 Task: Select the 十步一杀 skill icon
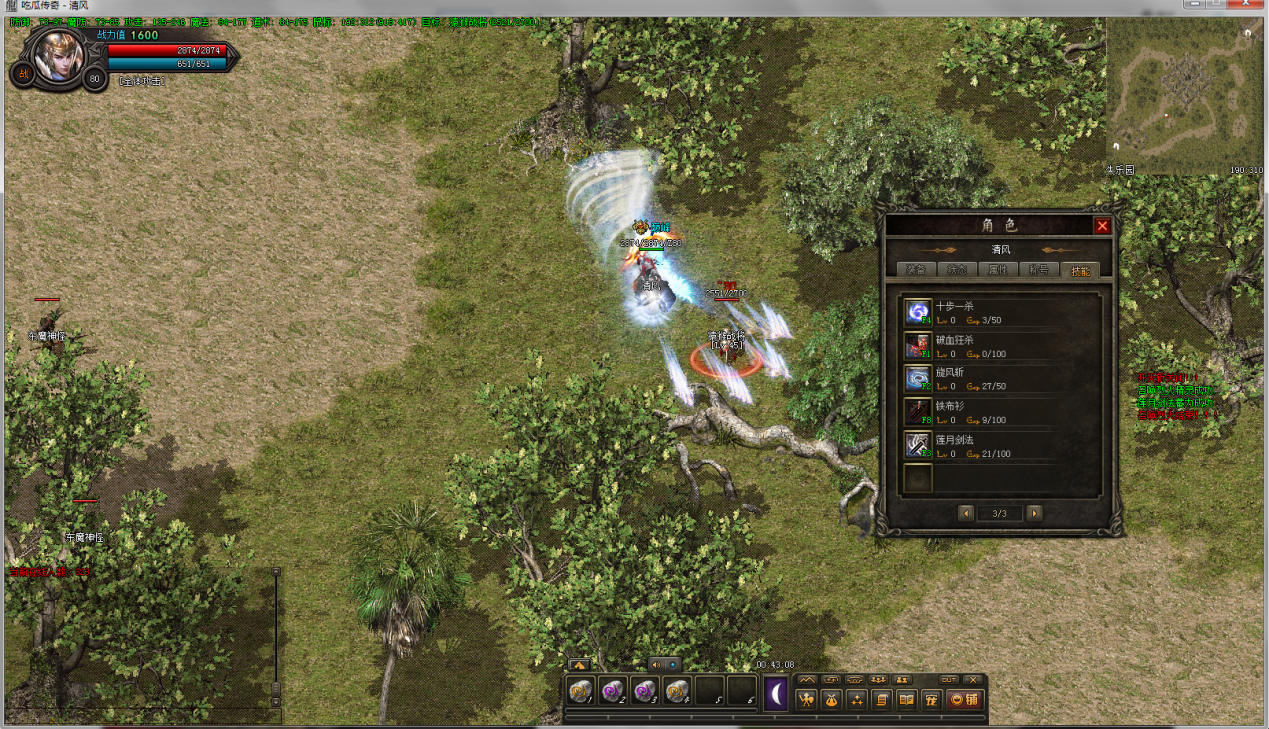coord(918,312)
